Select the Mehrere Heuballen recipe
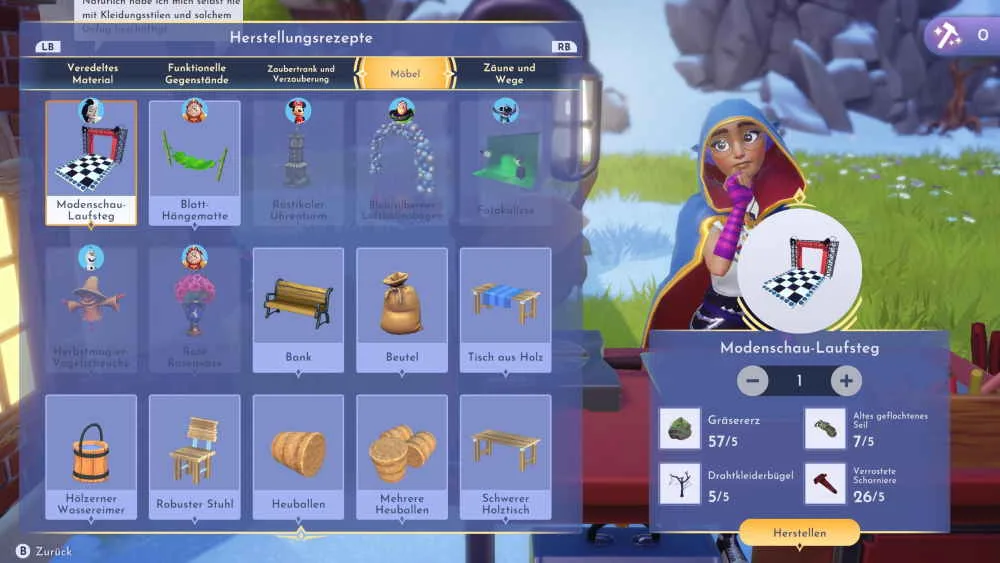 pyautogui.click(x=401, y=457)
